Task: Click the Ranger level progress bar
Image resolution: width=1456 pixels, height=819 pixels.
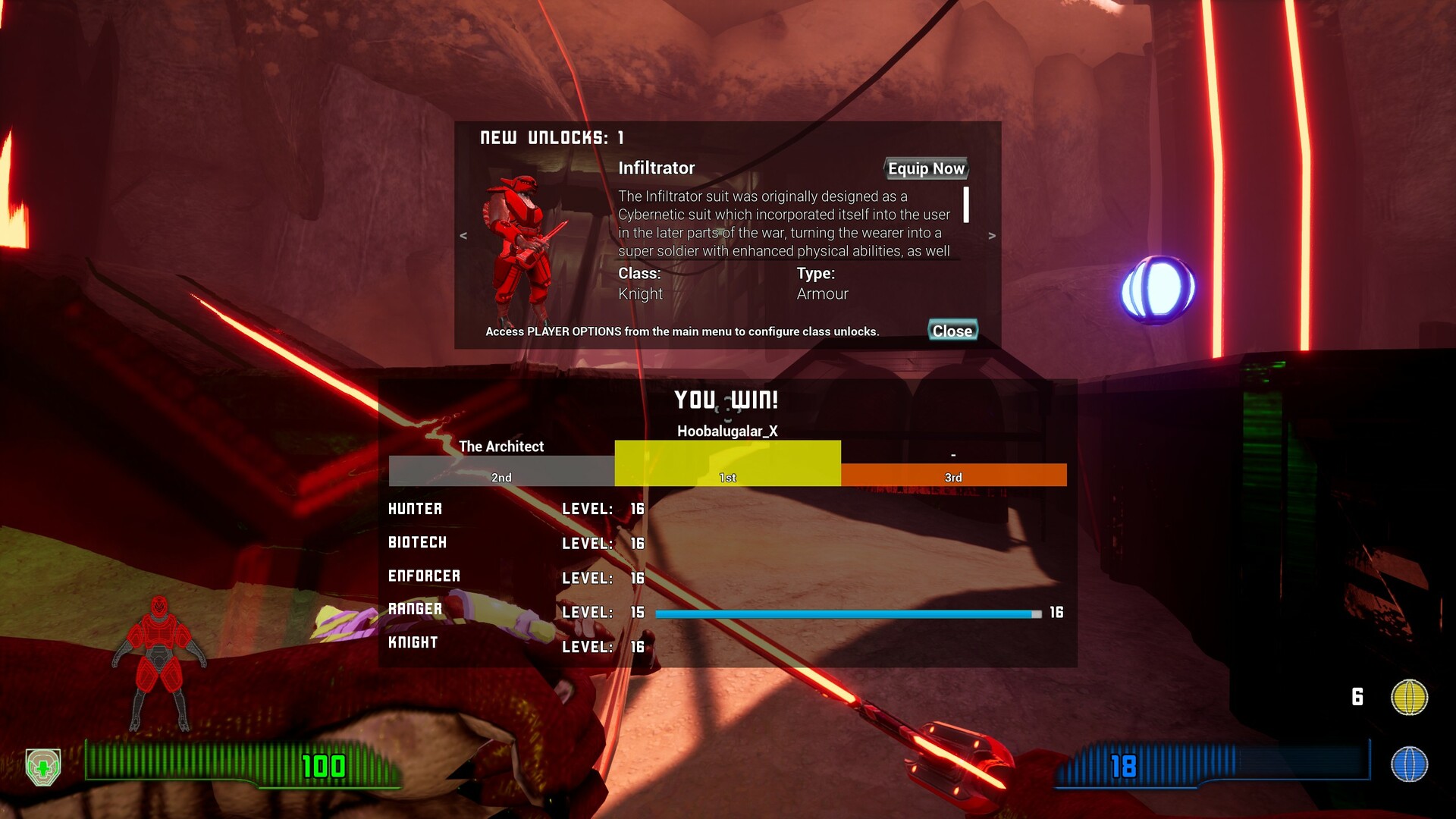Action: 847,614
